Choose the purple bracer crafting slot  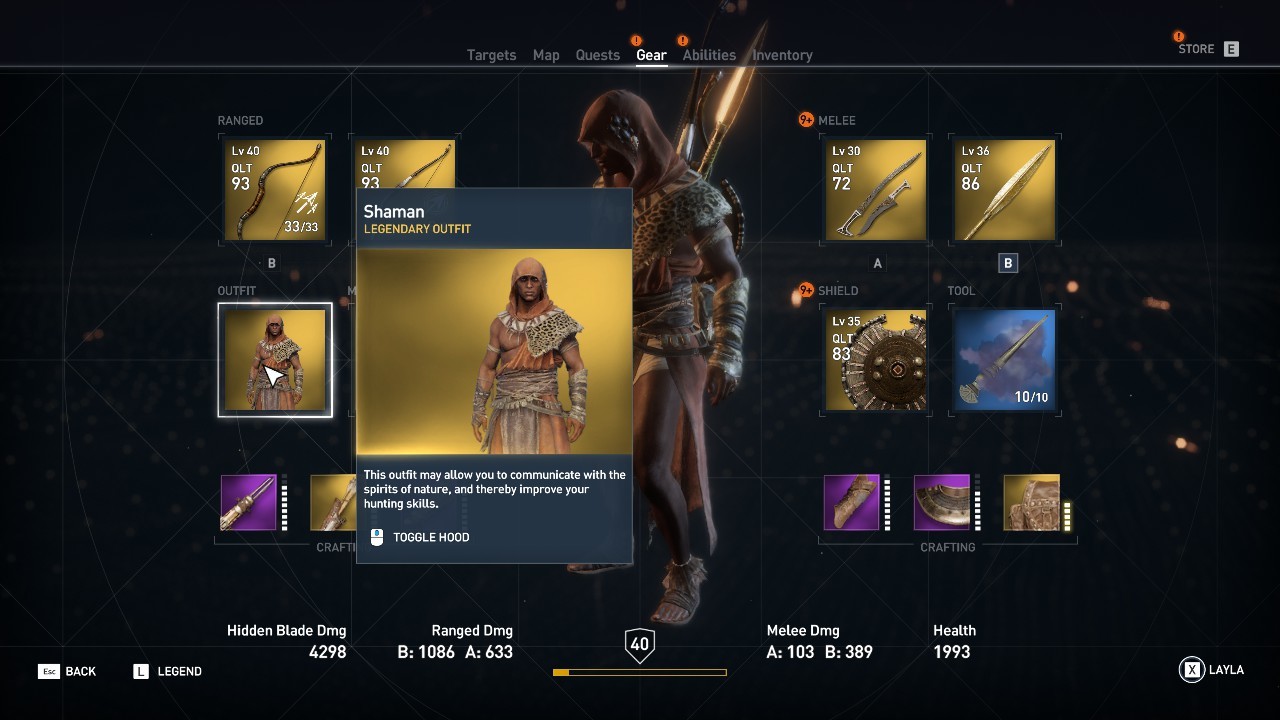pos(852,502)
